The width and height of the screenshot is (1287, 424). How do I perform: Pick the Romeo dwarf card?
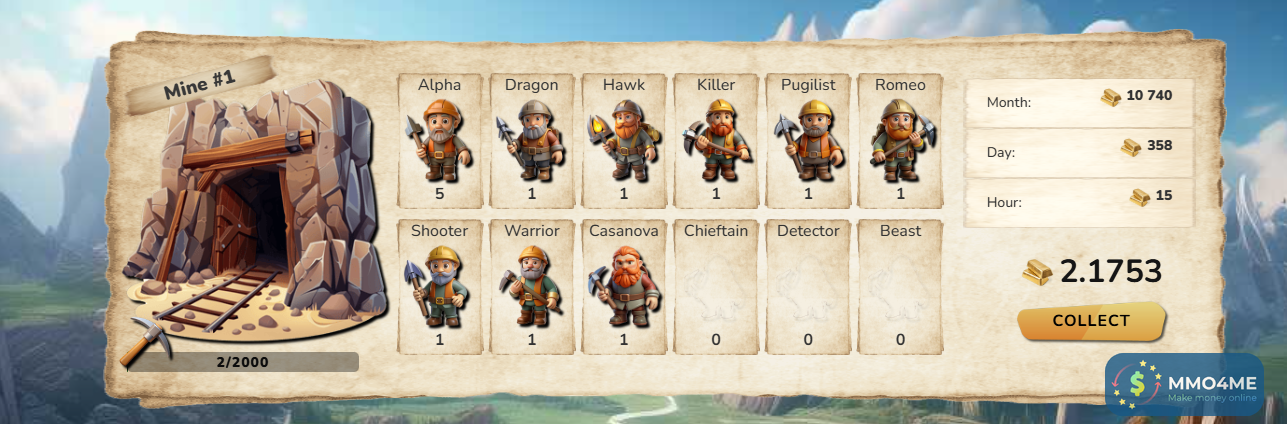(x=900, y=140)
